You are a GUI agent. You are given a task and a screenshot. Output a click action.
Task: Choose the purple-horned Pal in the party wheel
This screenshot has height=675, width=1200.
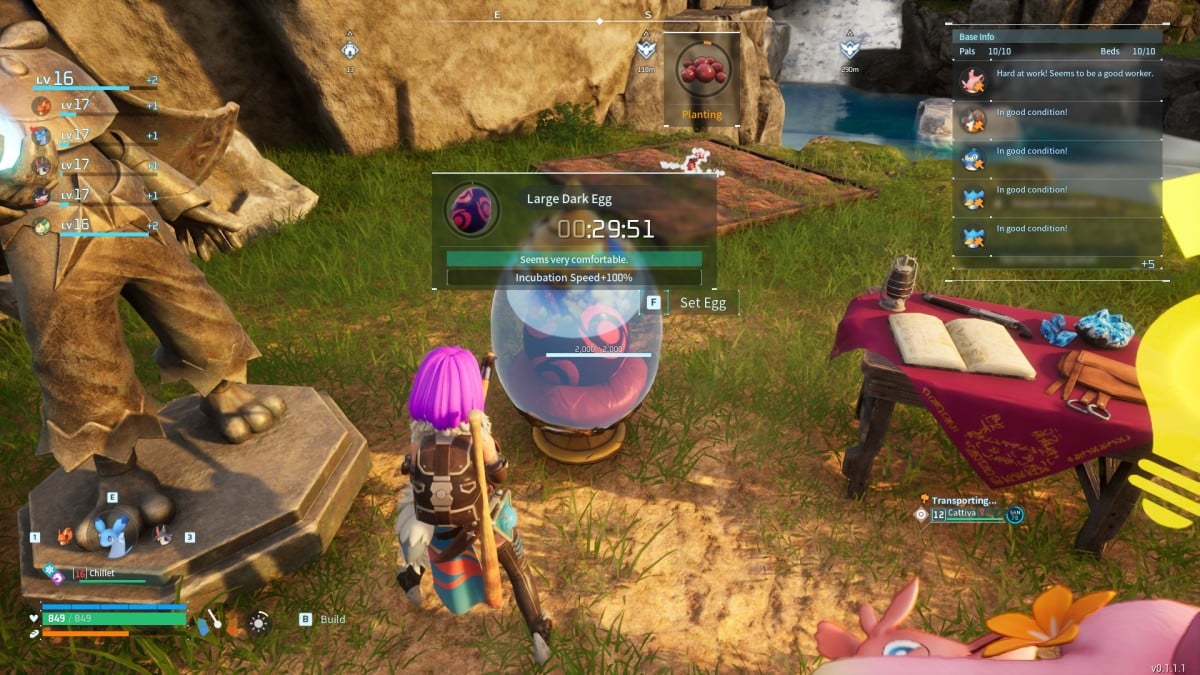click(162, 537)
